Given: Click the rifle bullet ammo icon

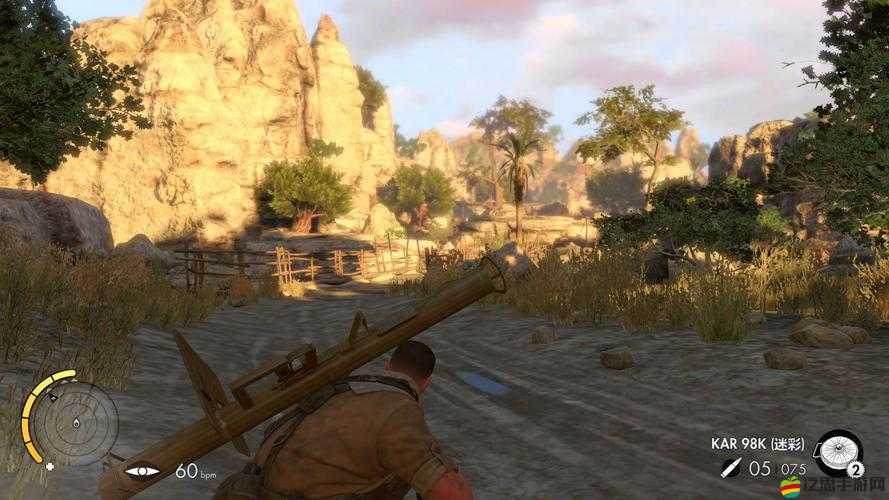Looking at the screenshot, I should point(730,468).
